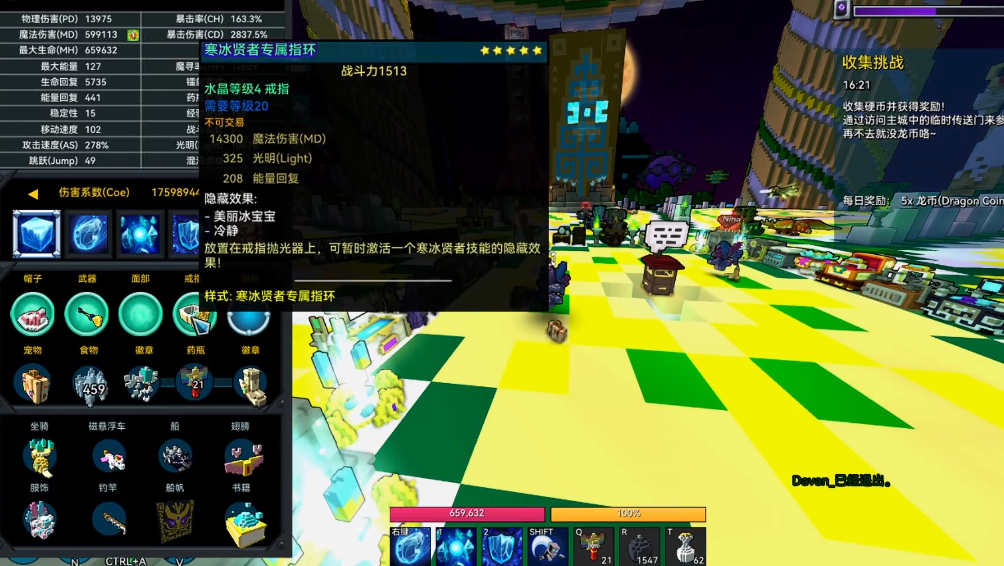Select the pet (宠物) slot
1004x566 pixels.
(33, 384)
